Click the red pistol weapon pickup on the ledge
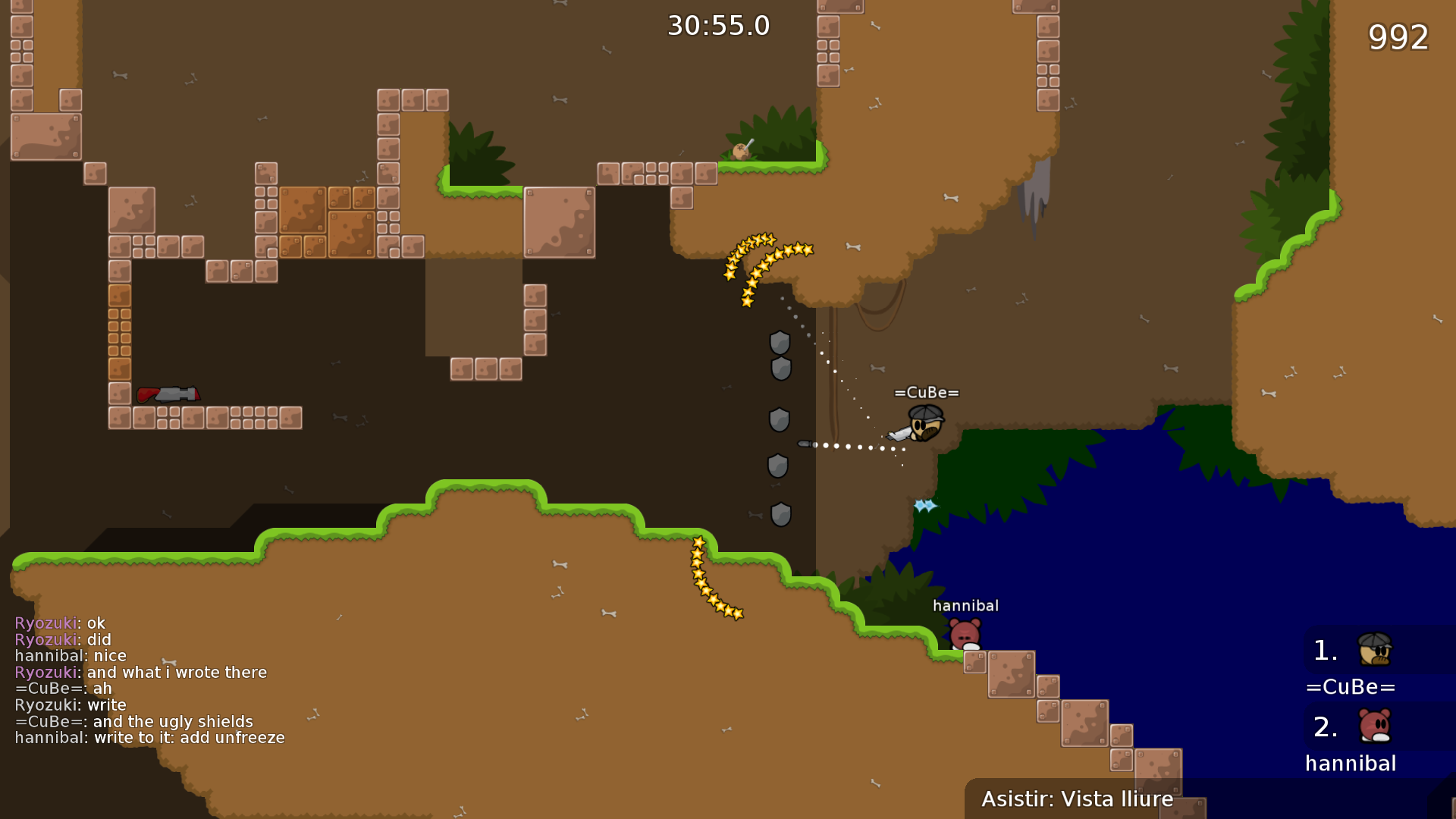Screen dimensions: 1456x819 coord(168,394)
